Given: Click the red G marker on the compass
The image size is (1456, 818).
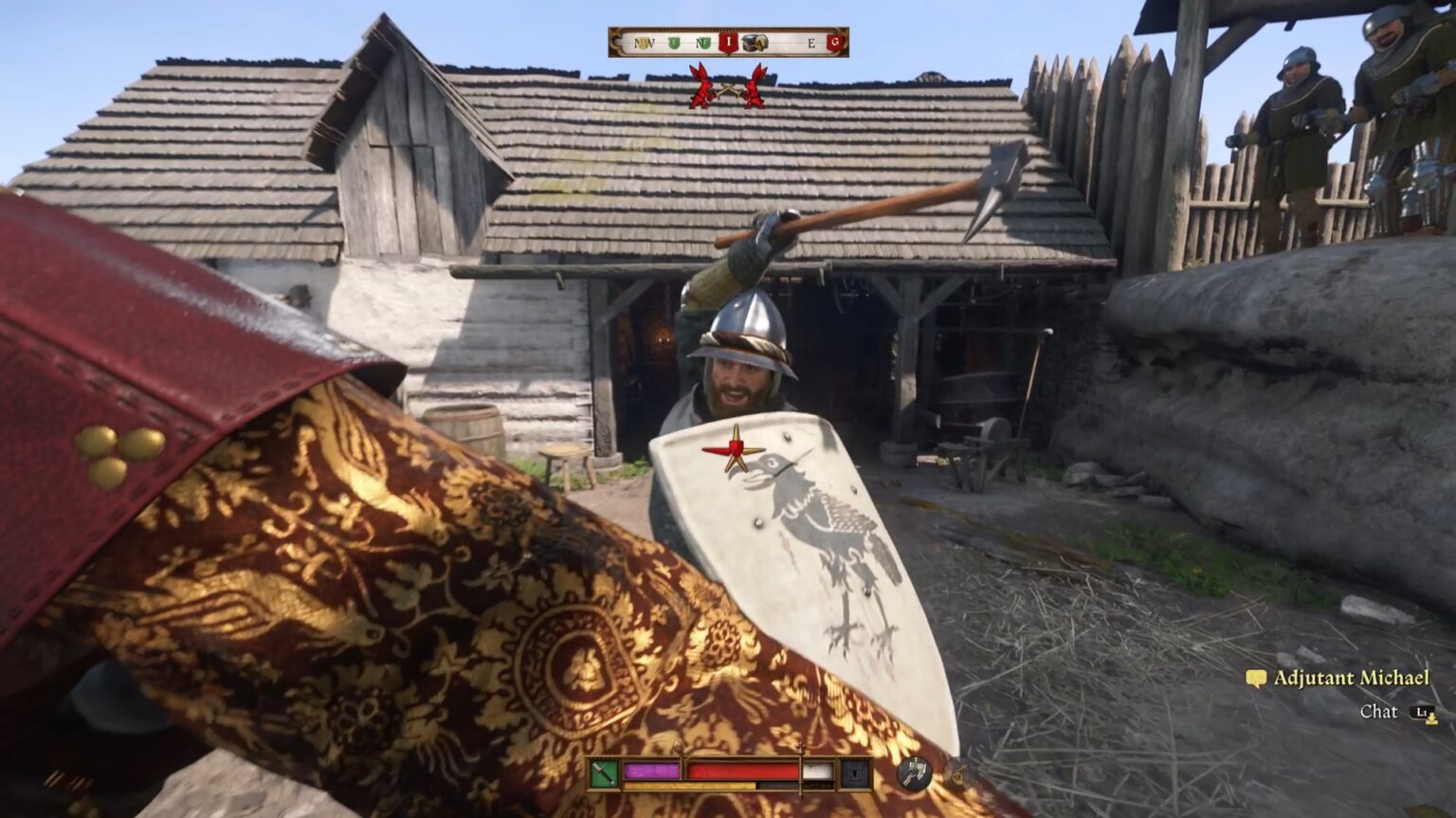Looking at the screenshot, I should click(x=835, y=42).
